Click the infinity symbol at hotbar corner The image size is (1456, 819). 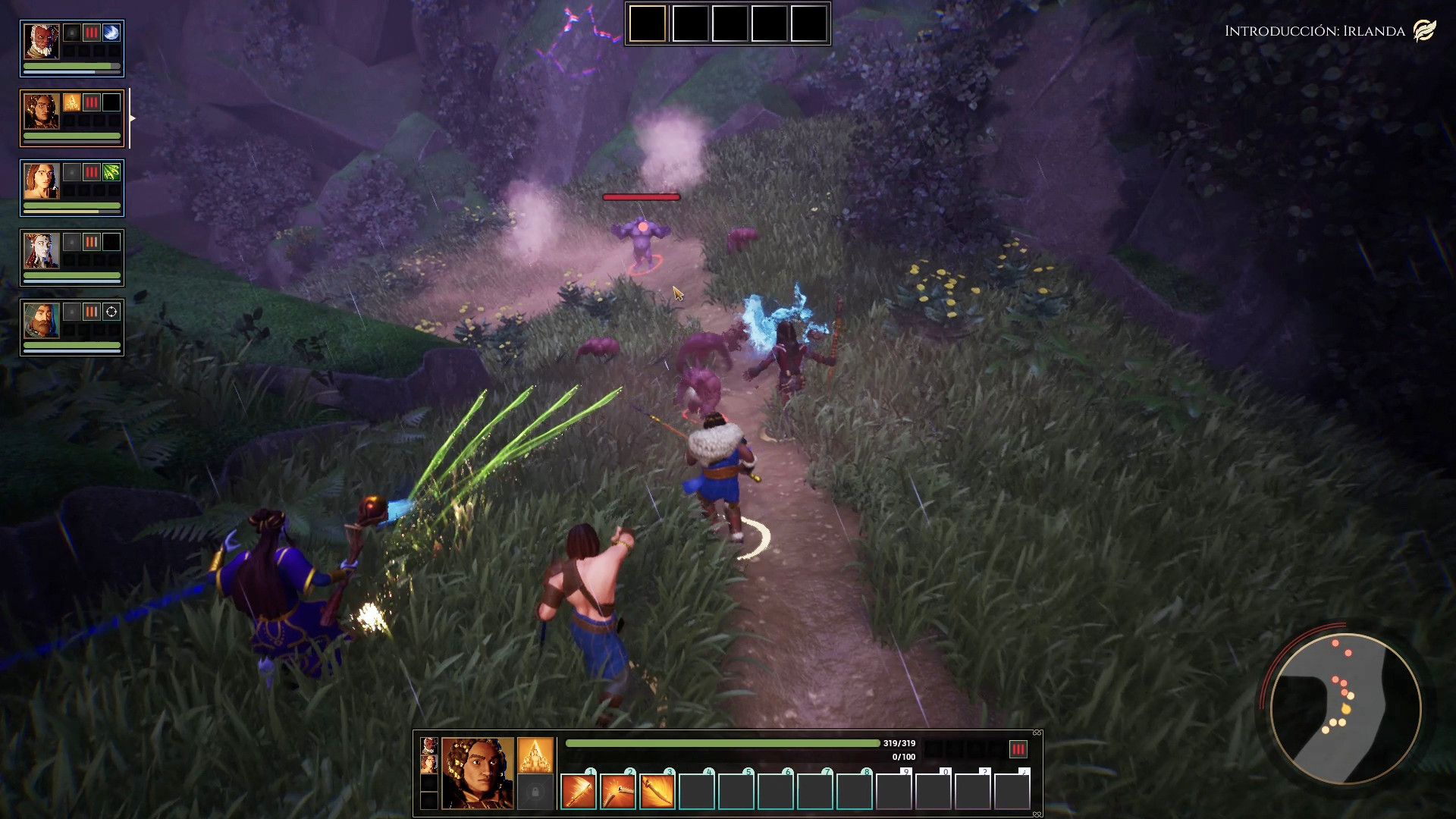point(1036,733)
